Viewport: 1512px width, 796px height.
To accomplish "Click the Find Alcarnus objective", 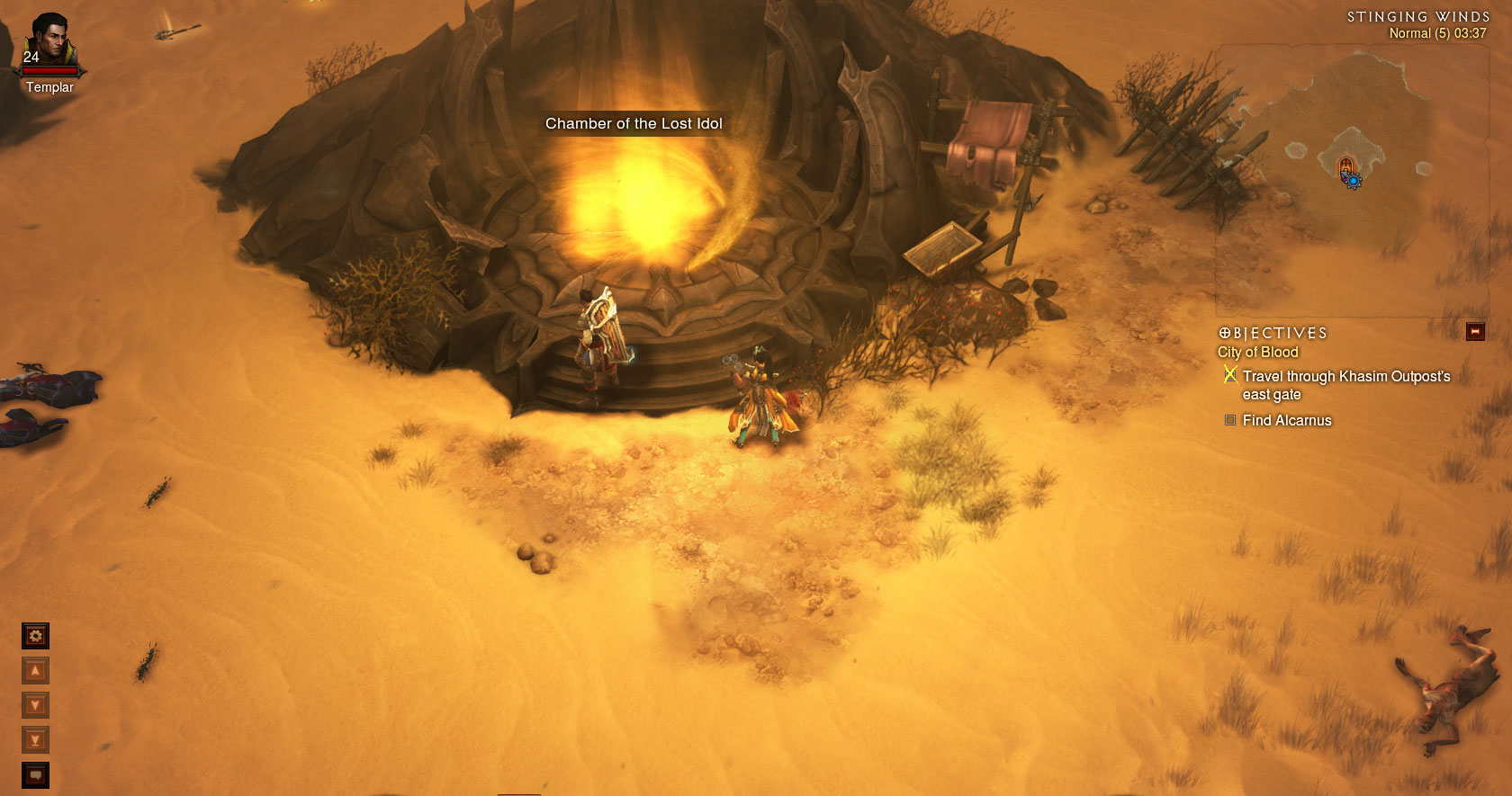I will 1286,420.
